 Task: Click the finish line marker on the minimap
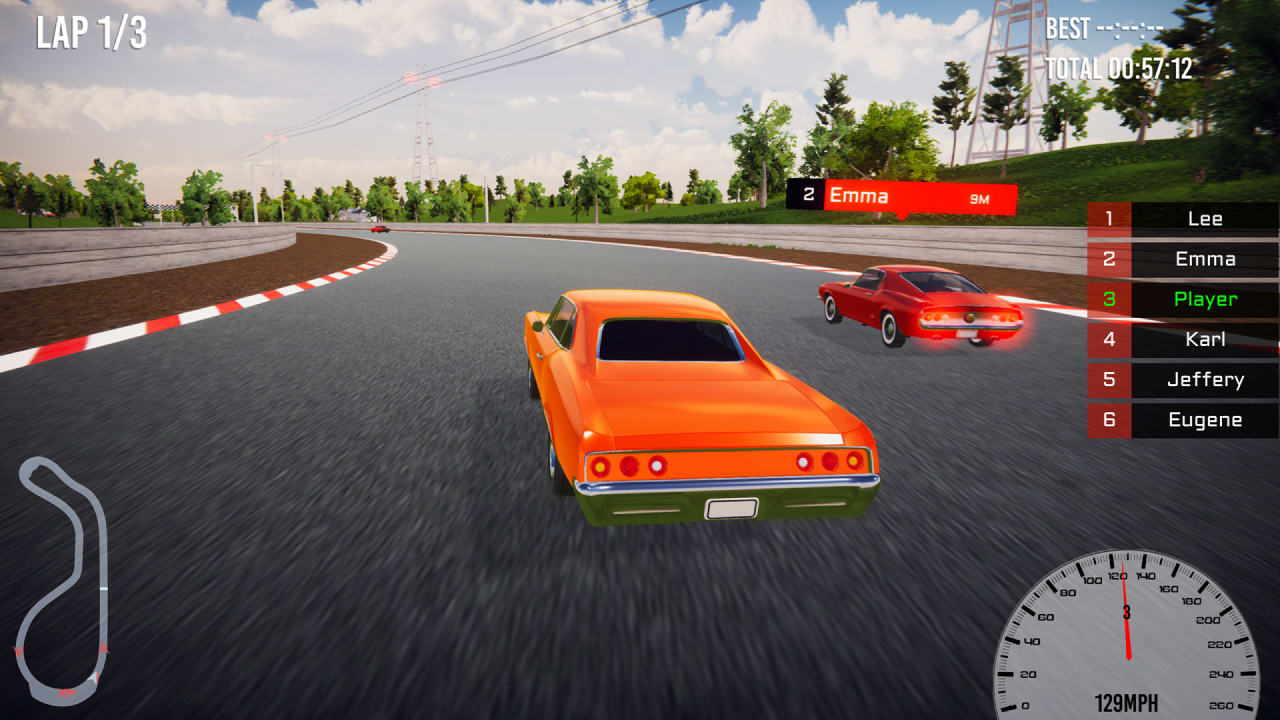coord(103,588)
